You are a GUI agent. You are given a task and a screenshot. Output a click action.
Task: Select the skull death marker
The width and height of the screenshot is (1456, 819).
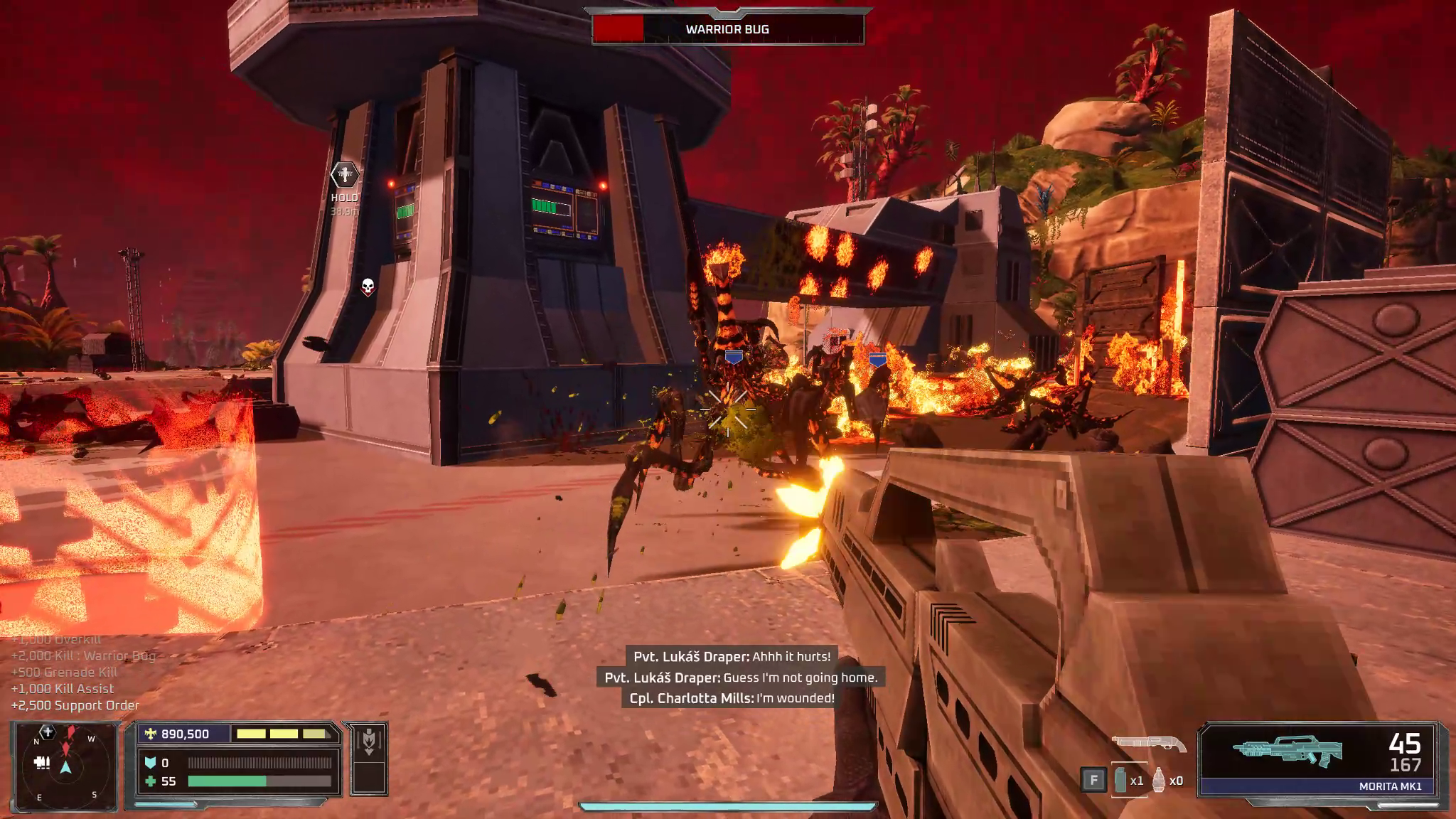click(368, 287)
